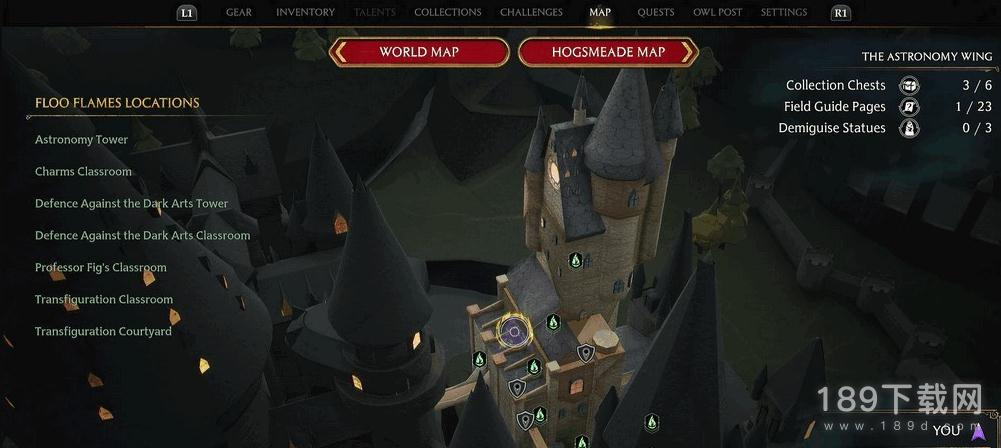Select Transfiguration Classroom floo location
The image size is (1001, 448).
click(104, 300)
